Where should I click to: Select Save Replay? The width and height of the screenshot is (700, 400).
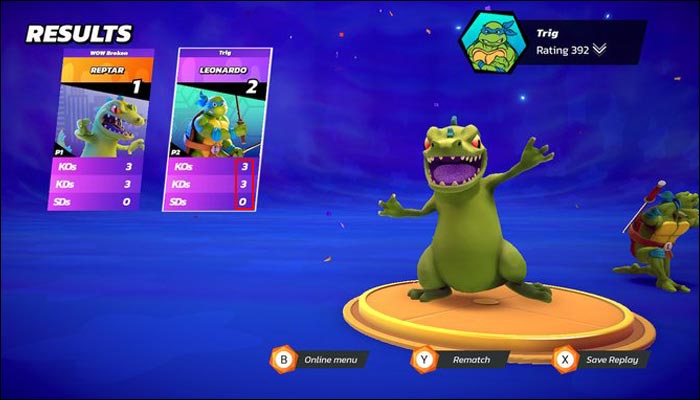[x=602, y=358]
